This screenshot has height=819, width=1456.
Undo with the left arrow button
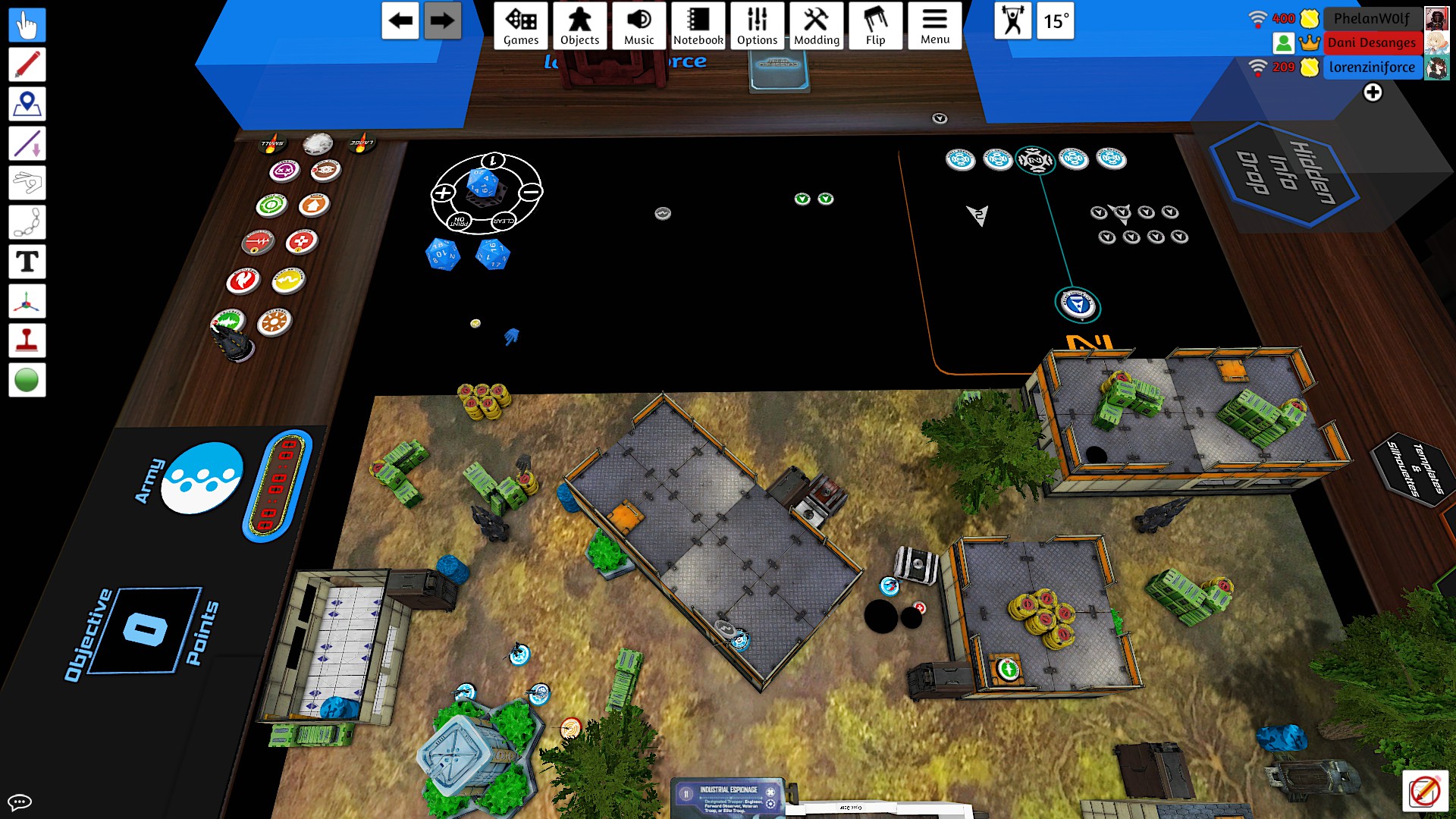[400, 20]
